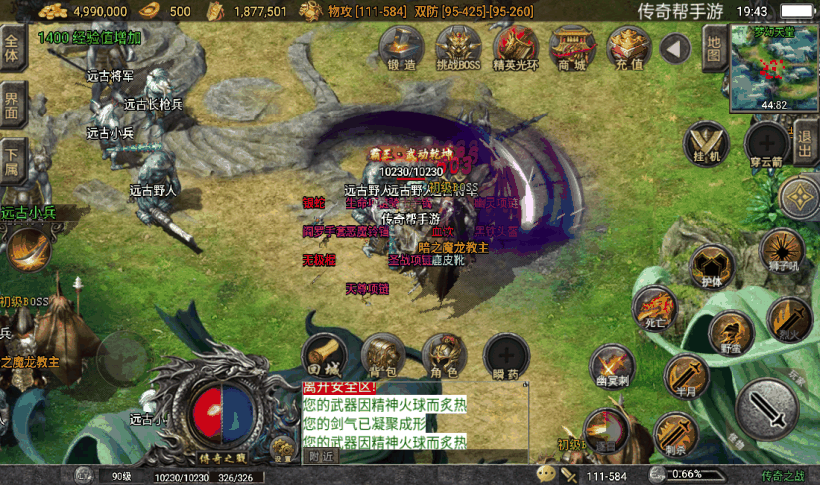The image size is (820, 485).
Task: Use the 回城 return-to-town scroll
Action: [x=325, y=355]
